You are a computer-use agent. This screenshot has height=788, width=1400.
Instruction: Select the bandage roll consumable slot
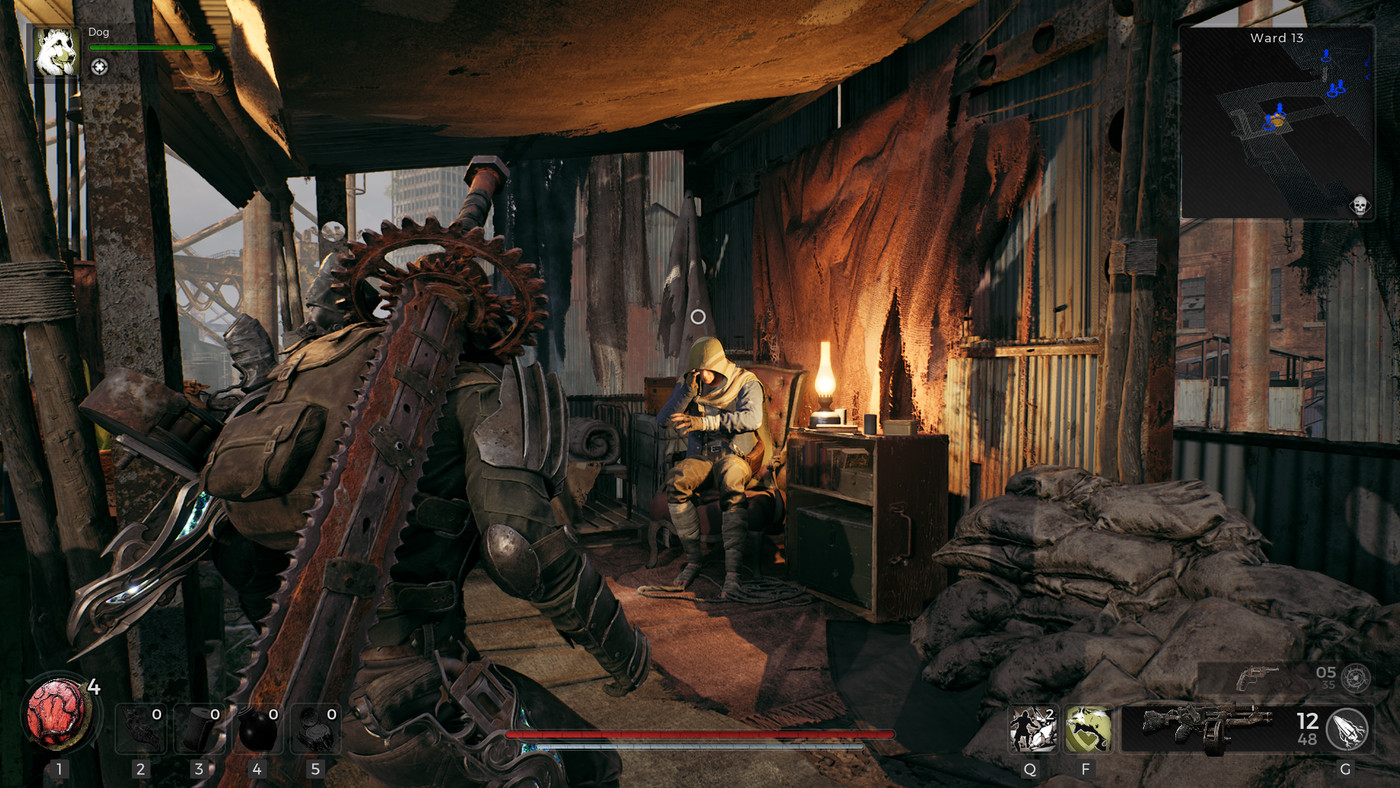click(199, 729)
